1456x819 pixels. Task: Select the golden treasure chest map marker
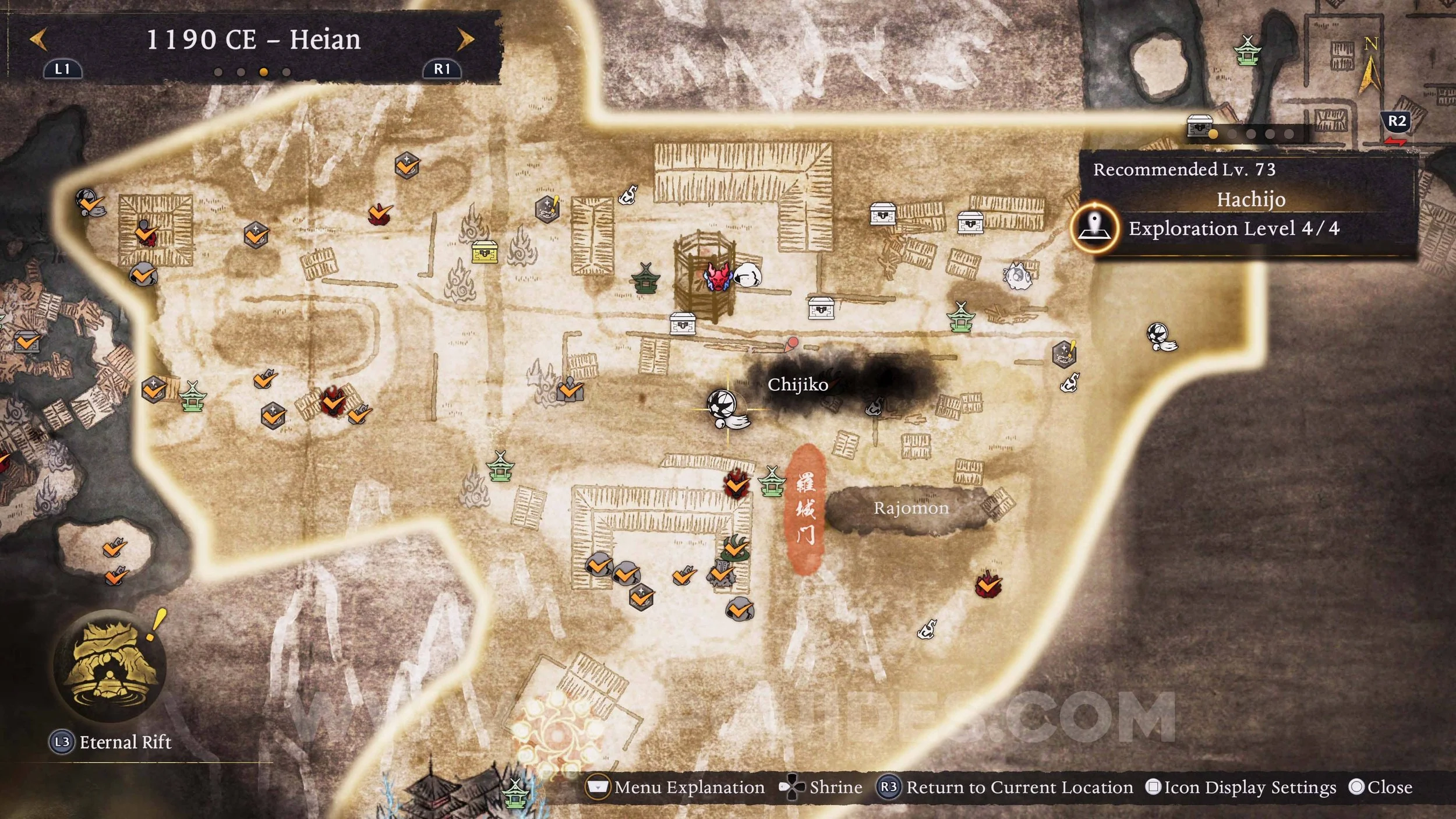(485, 252)
